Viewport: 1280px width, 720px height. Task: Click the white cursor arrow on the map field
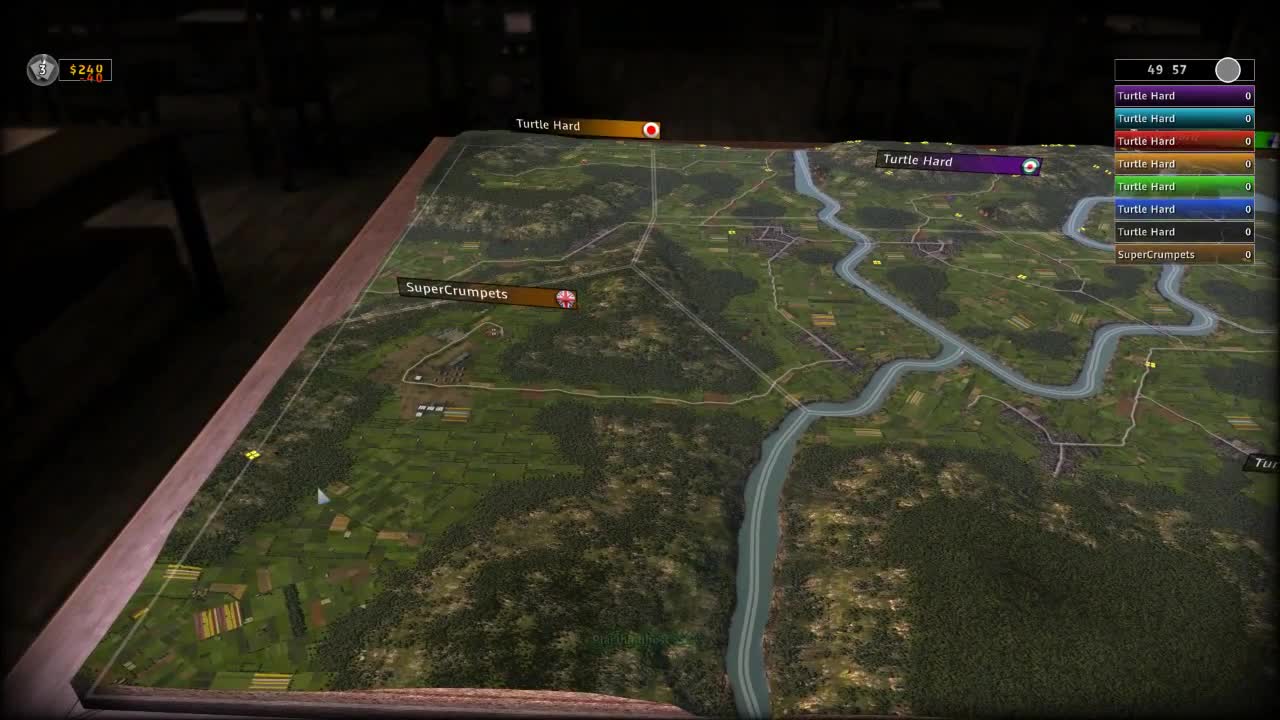[x=322, y=497]
